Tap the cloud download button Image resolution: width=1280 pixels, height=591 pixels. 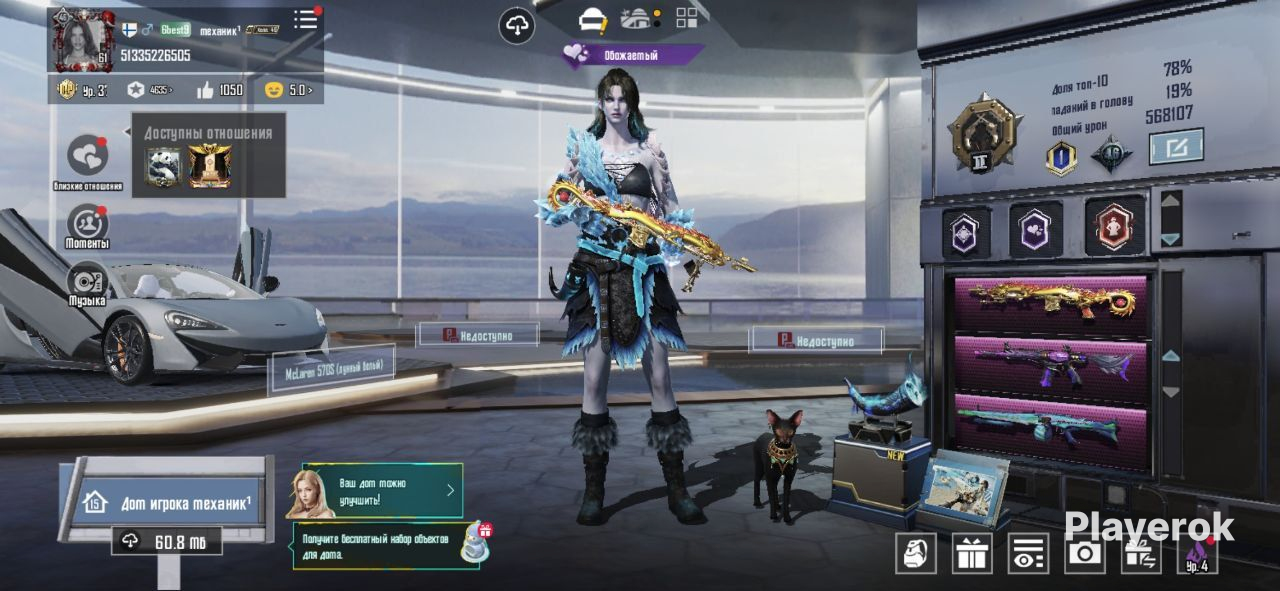coord(516,25)
